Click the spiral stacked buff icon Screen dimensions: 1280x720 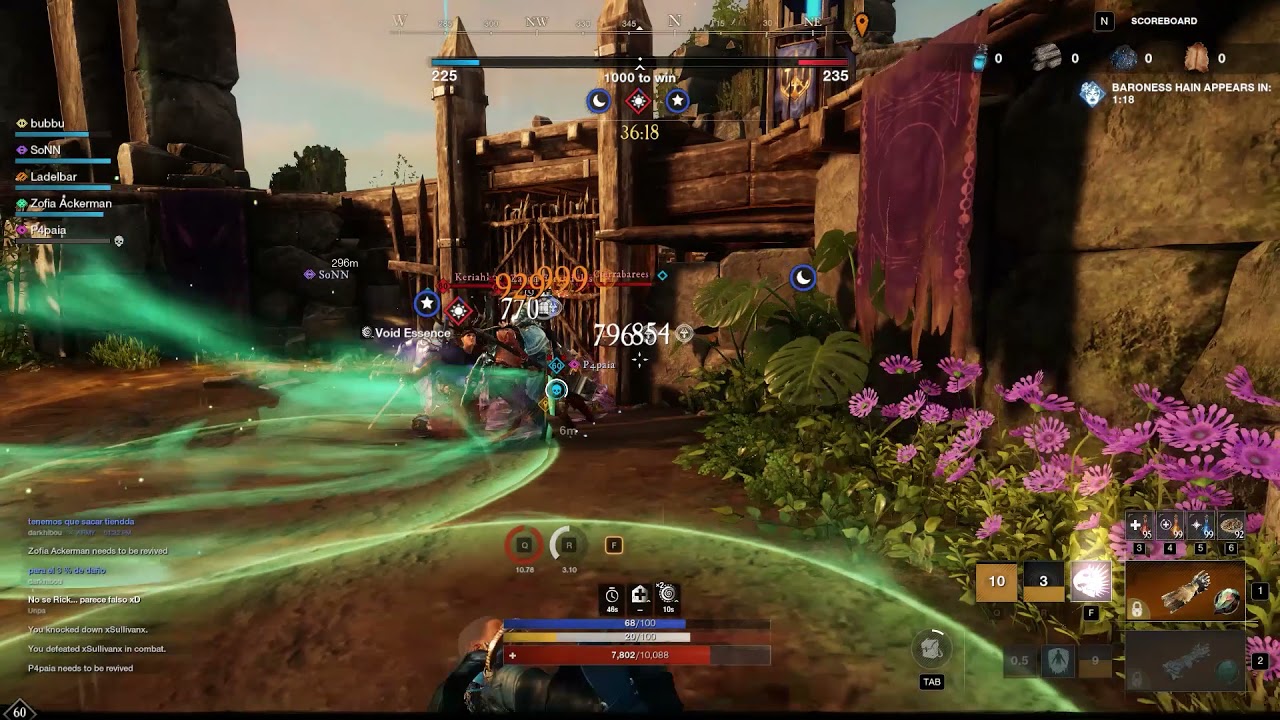tap(668, 595)
